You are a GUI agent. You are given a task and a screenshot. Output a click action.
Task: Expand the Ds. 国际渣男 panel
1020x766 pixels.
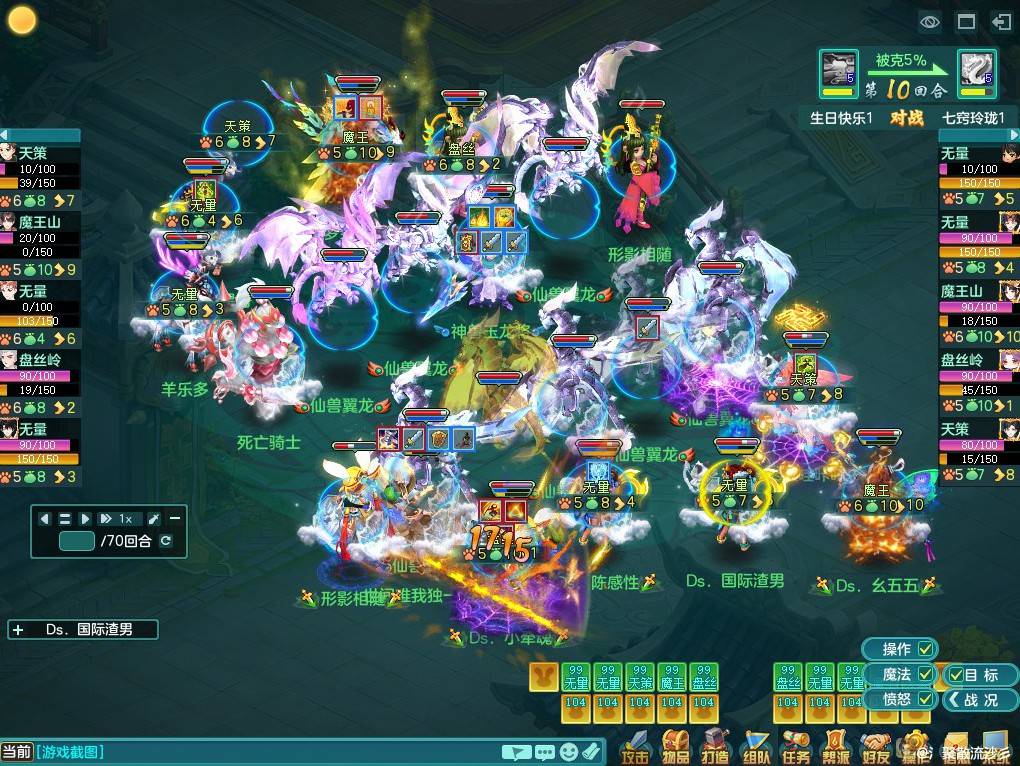(x=18, y=630)
